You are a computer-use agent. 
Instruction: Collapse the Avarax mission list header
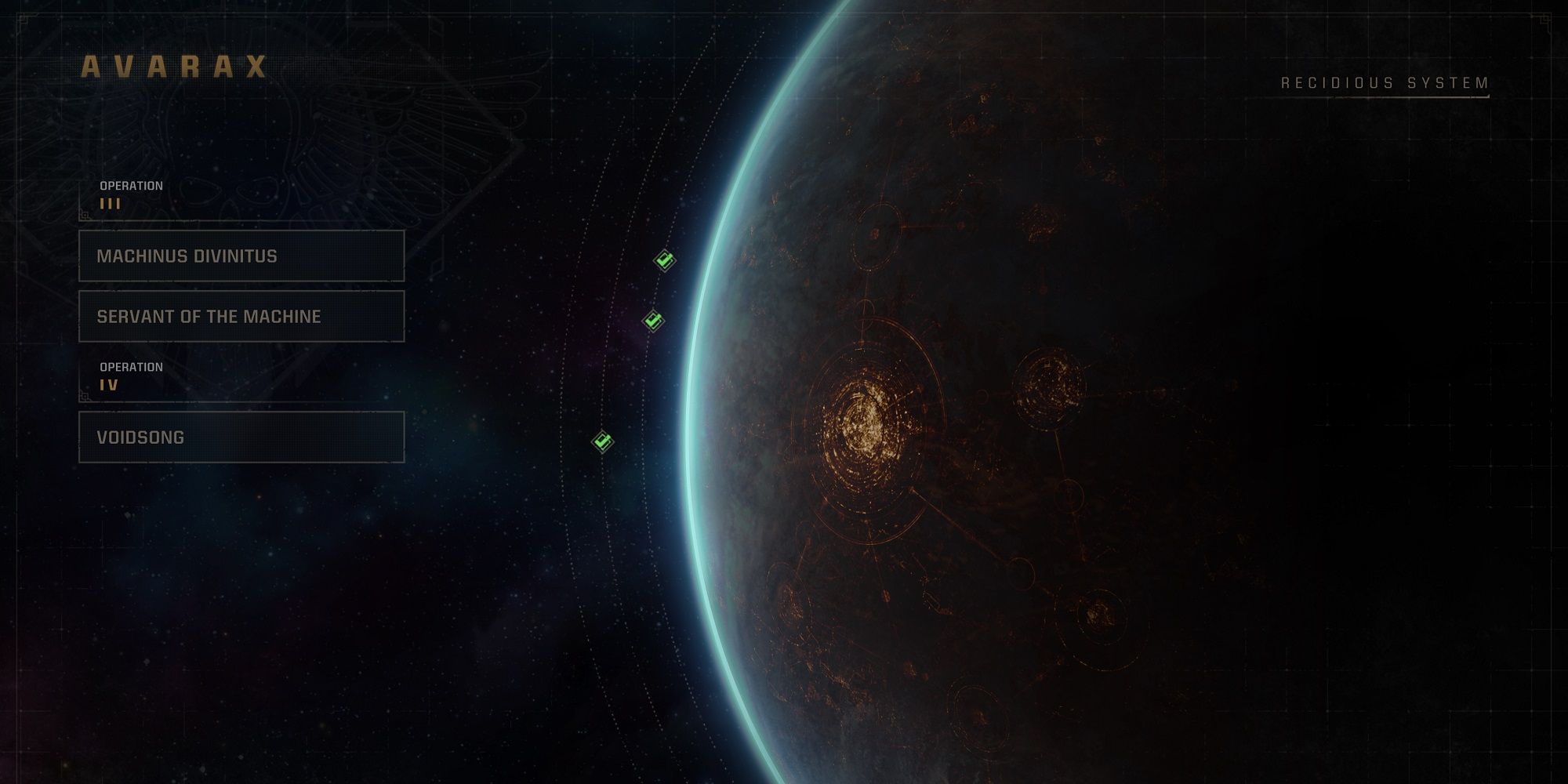coord(174,67)
